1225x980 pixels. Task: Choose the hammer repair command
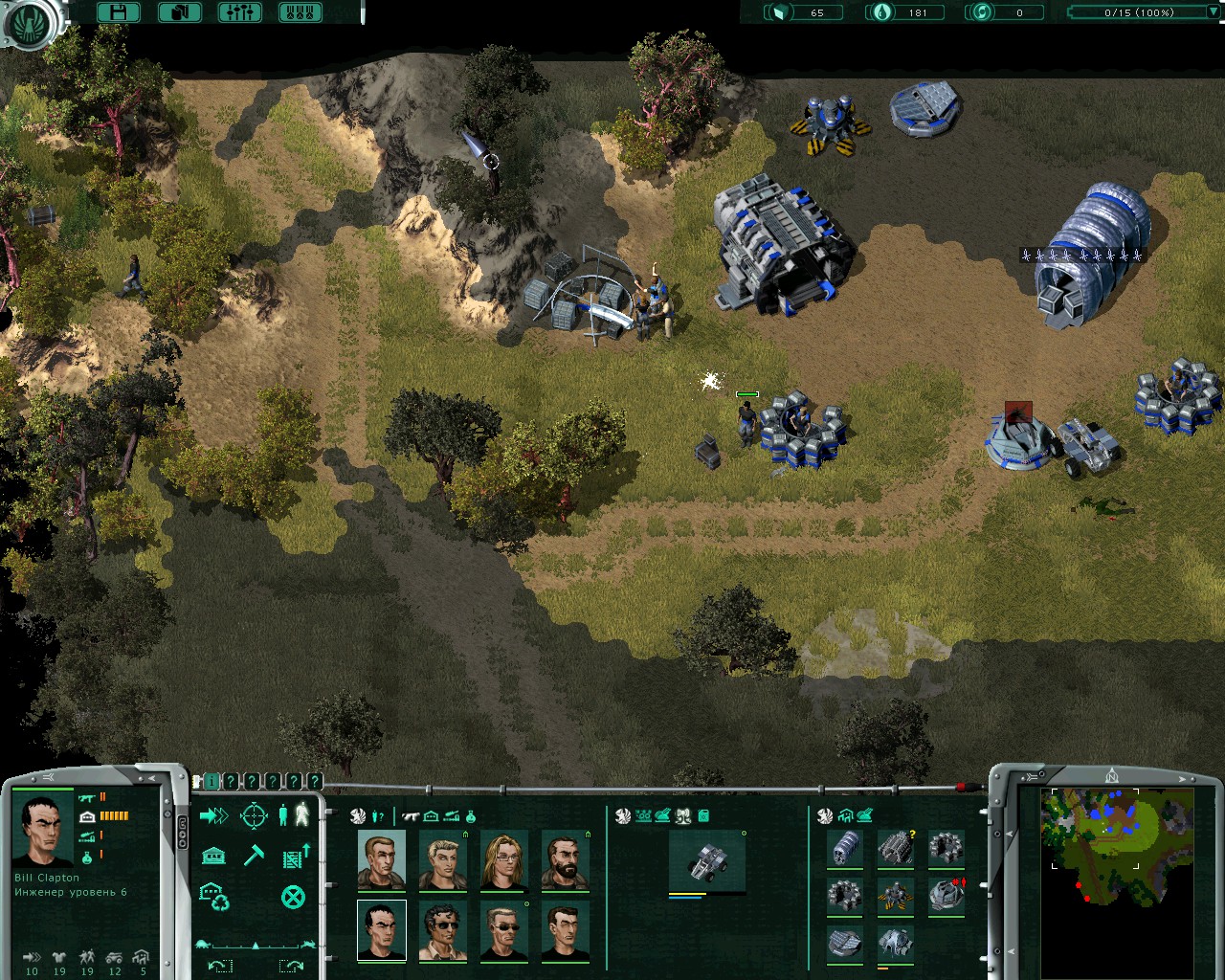[x=254, y=855]
